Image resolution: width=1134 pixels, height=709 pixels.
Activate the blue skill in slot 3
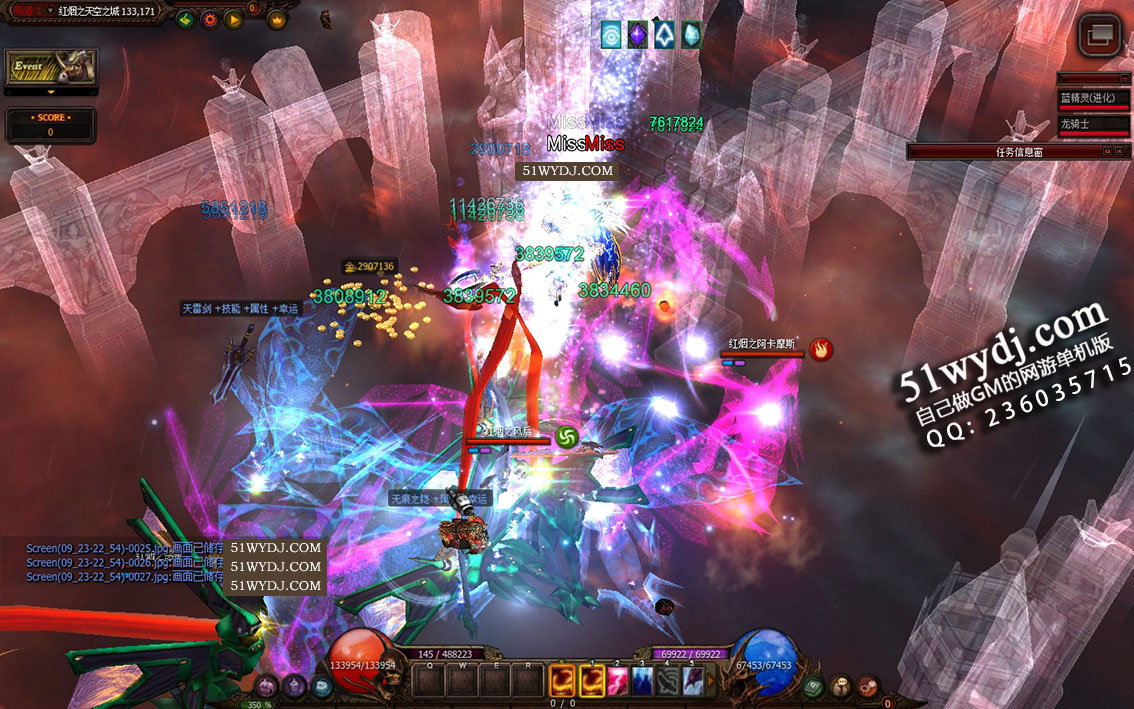coord(643,681)
